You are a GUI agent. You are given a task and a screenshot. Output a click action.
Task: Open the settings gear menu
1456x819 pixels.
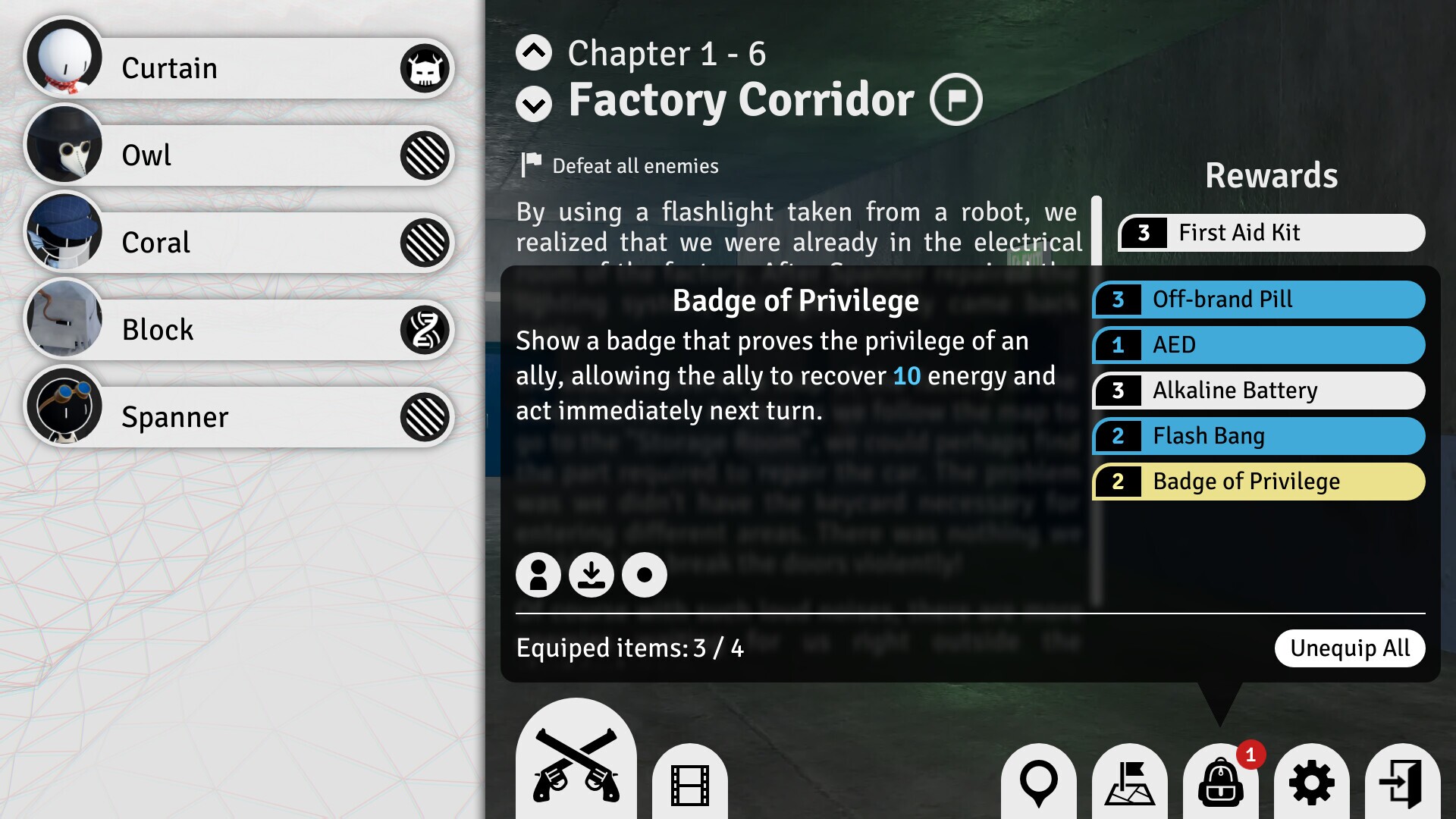click(x=1312, y=783)
